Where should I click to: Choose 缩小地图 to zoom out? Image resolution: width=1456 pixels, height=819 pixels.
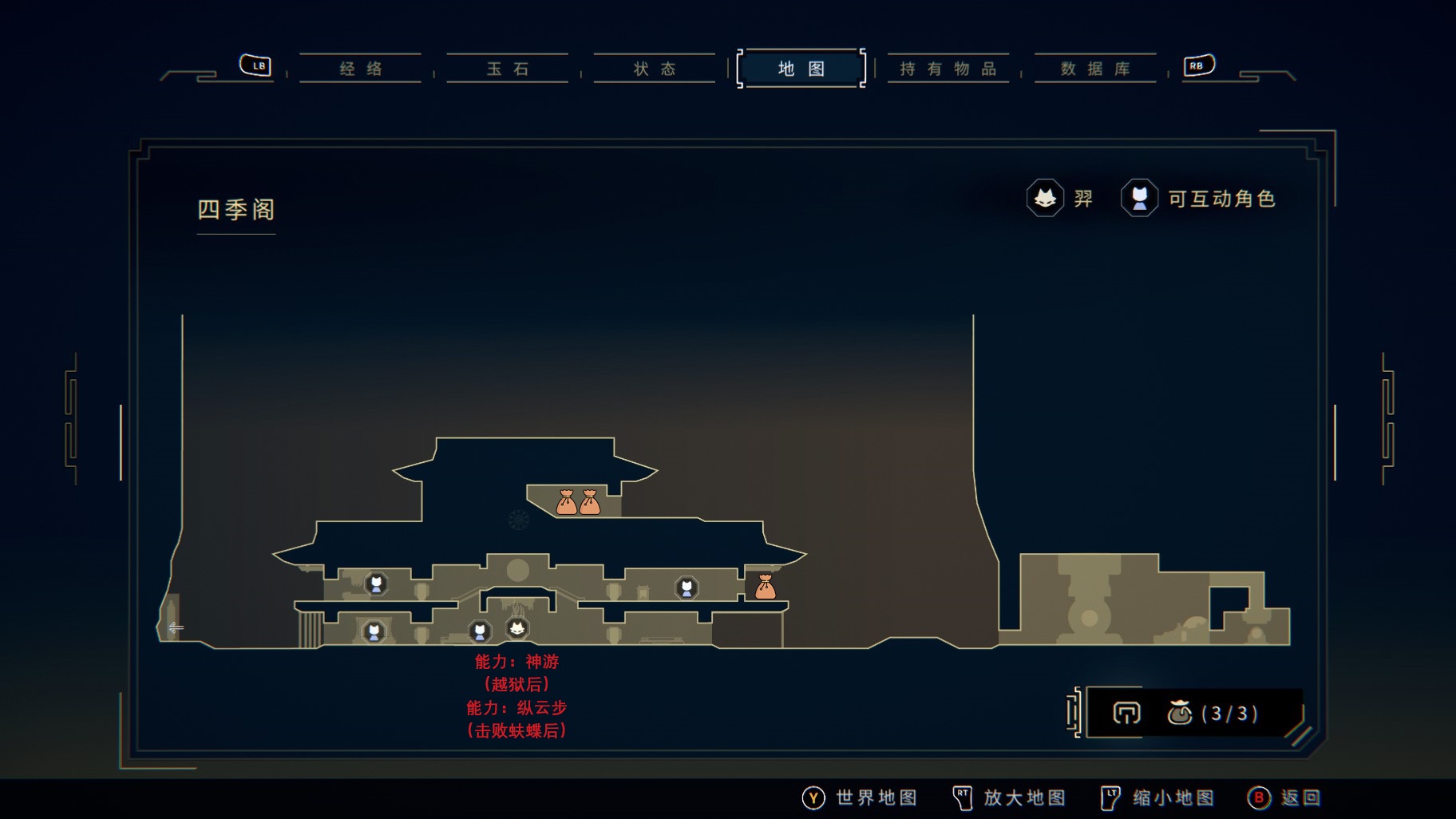click(x=1157, y=797)
